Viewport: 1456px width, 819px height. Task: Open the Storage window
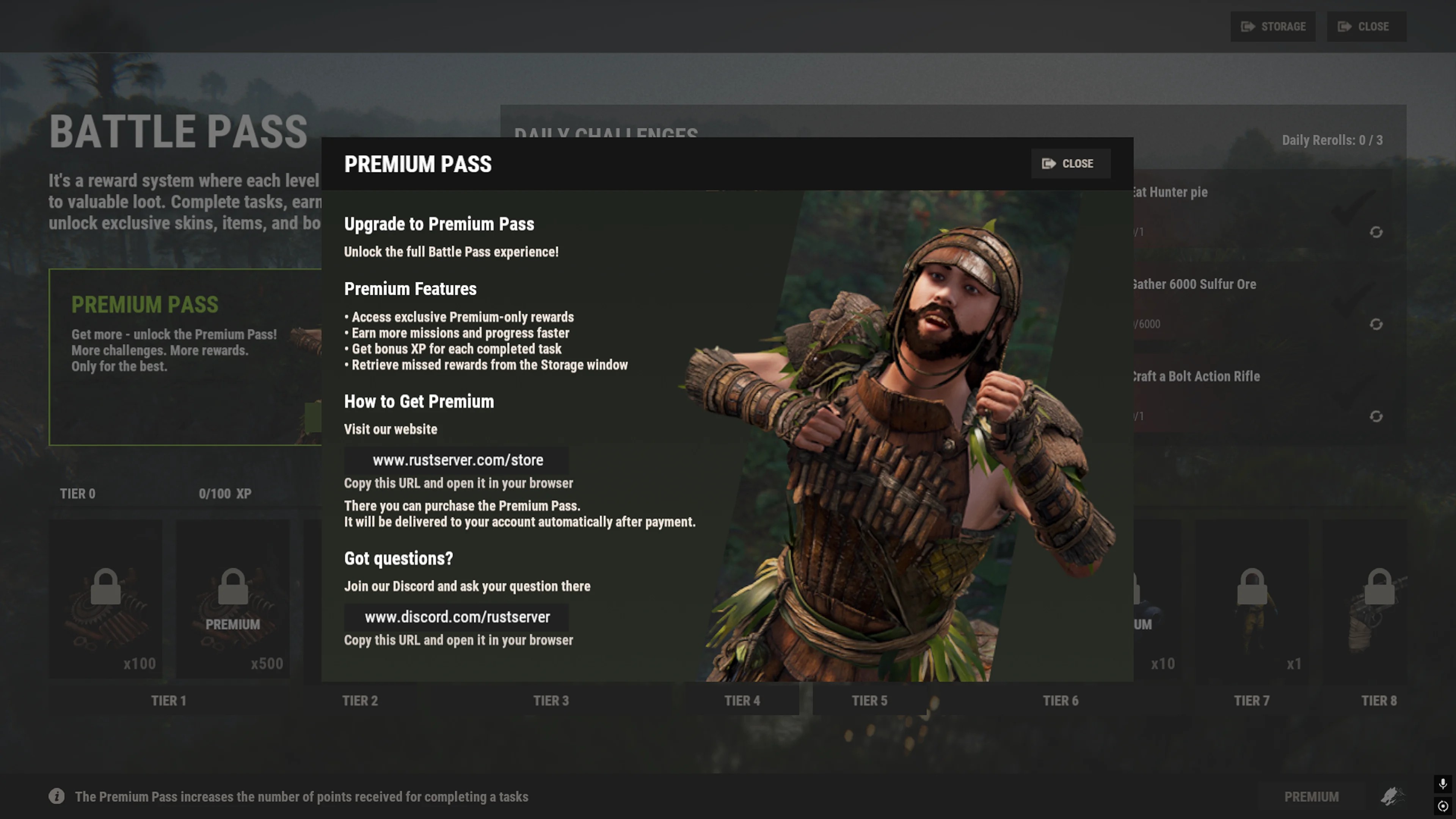[x=1272, y=27]
